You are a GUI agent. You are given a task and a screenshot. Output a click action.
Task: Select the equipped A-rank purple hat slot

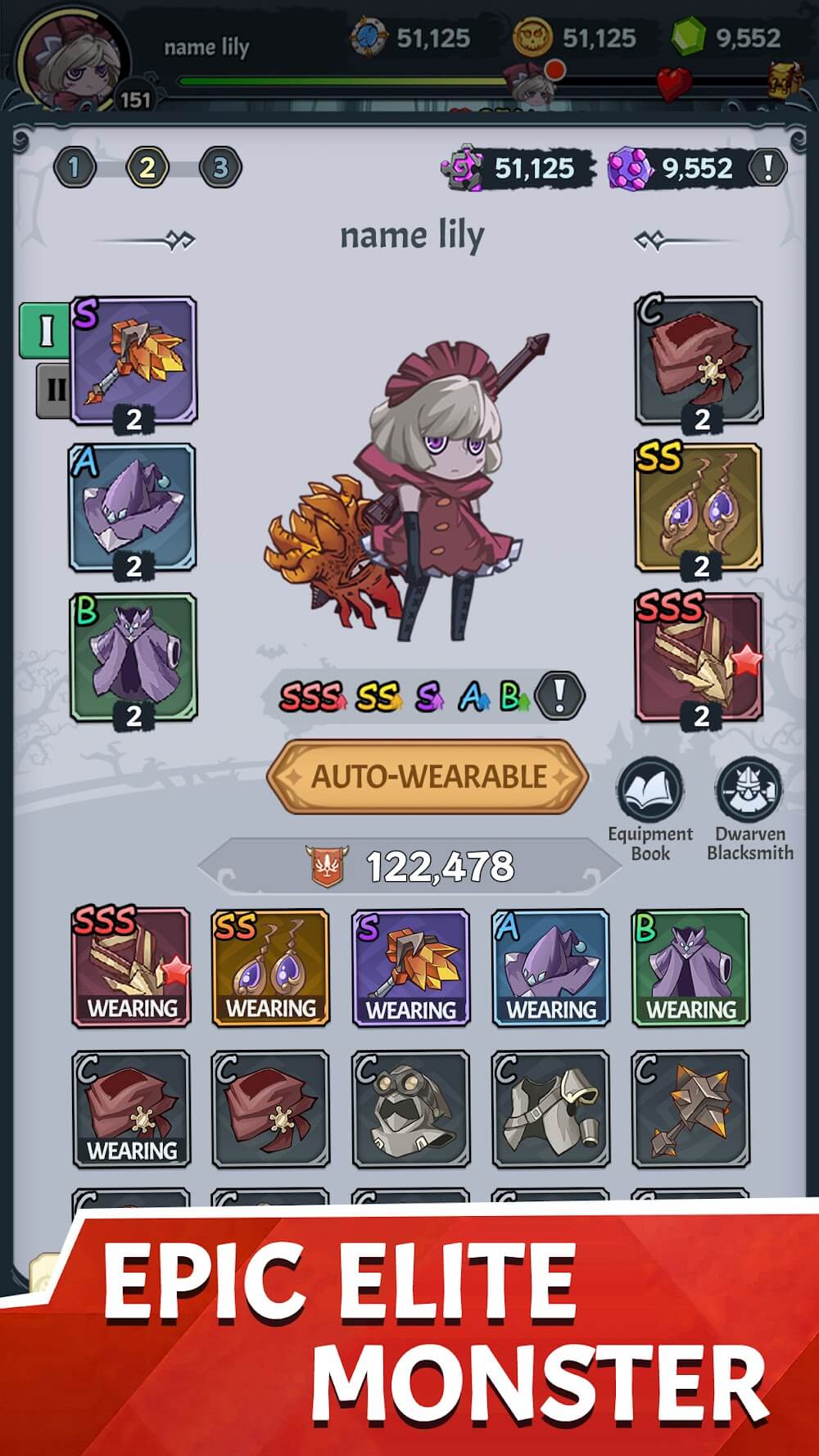click(133, 508)
